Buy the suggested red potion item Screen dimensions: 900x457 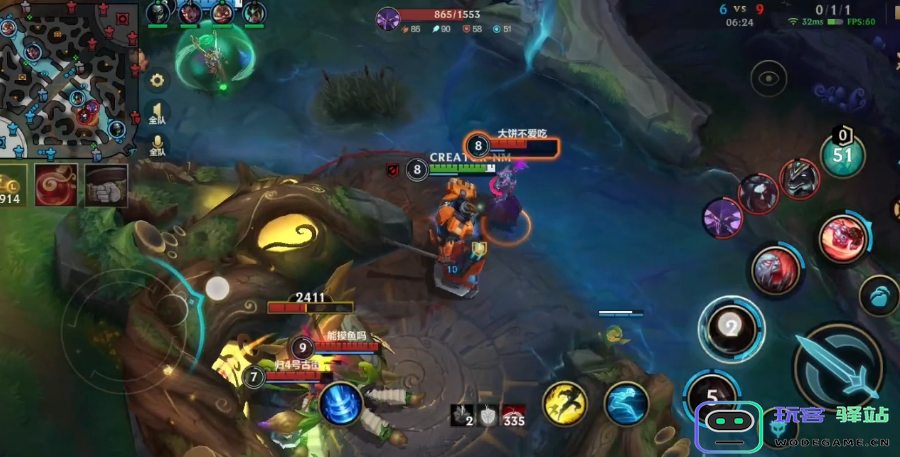coord(56,185)
